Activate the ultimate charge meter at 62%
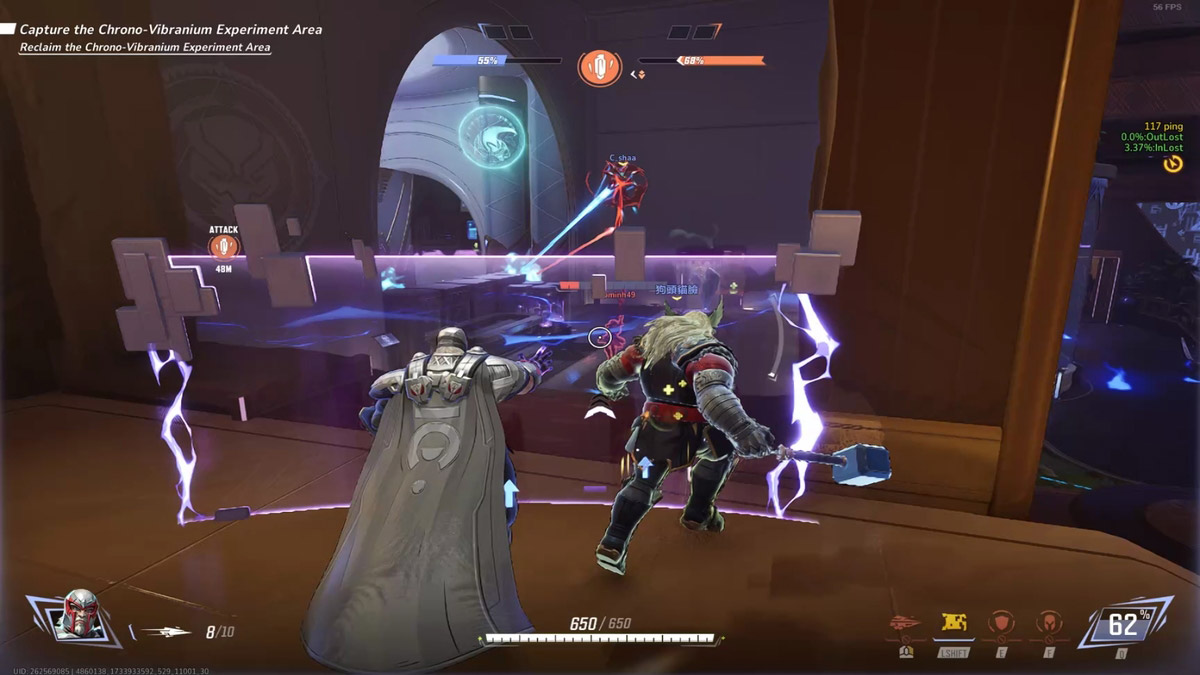 pyautogui.click(x=1123, y=626)
